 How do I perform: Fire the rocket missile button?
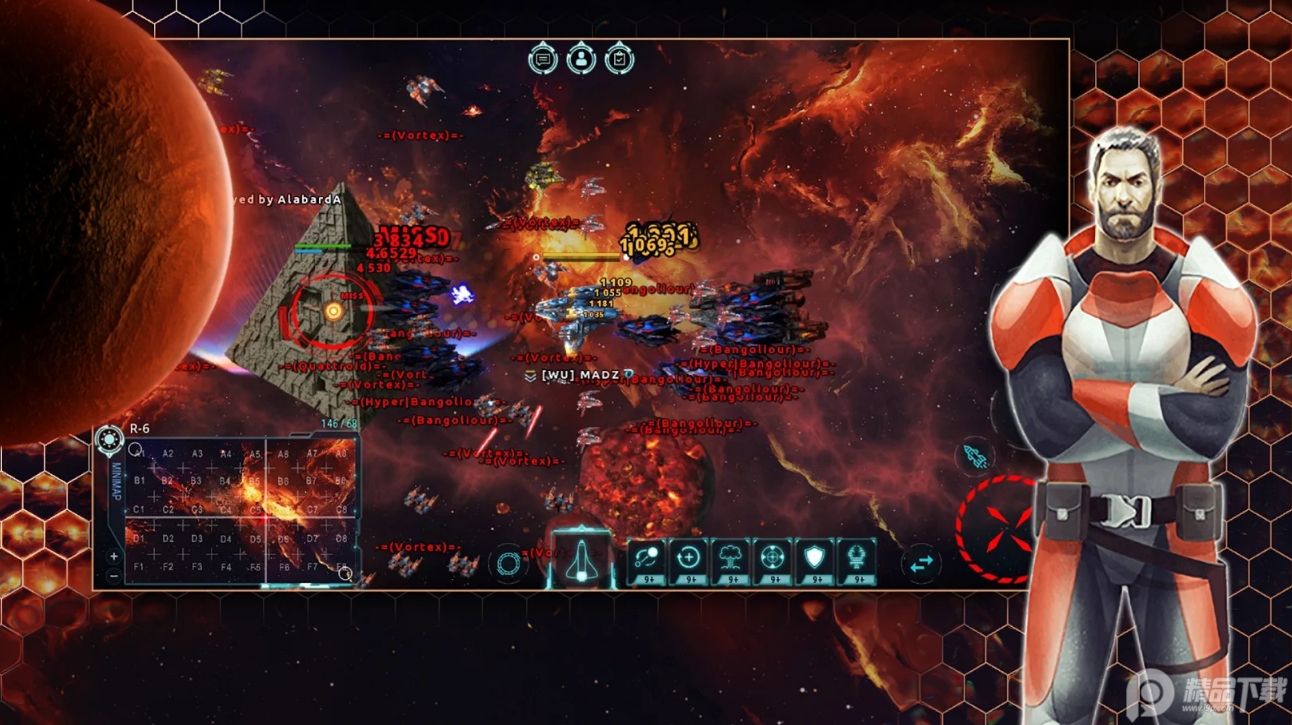pyautogui.click(x=977, y=457)
